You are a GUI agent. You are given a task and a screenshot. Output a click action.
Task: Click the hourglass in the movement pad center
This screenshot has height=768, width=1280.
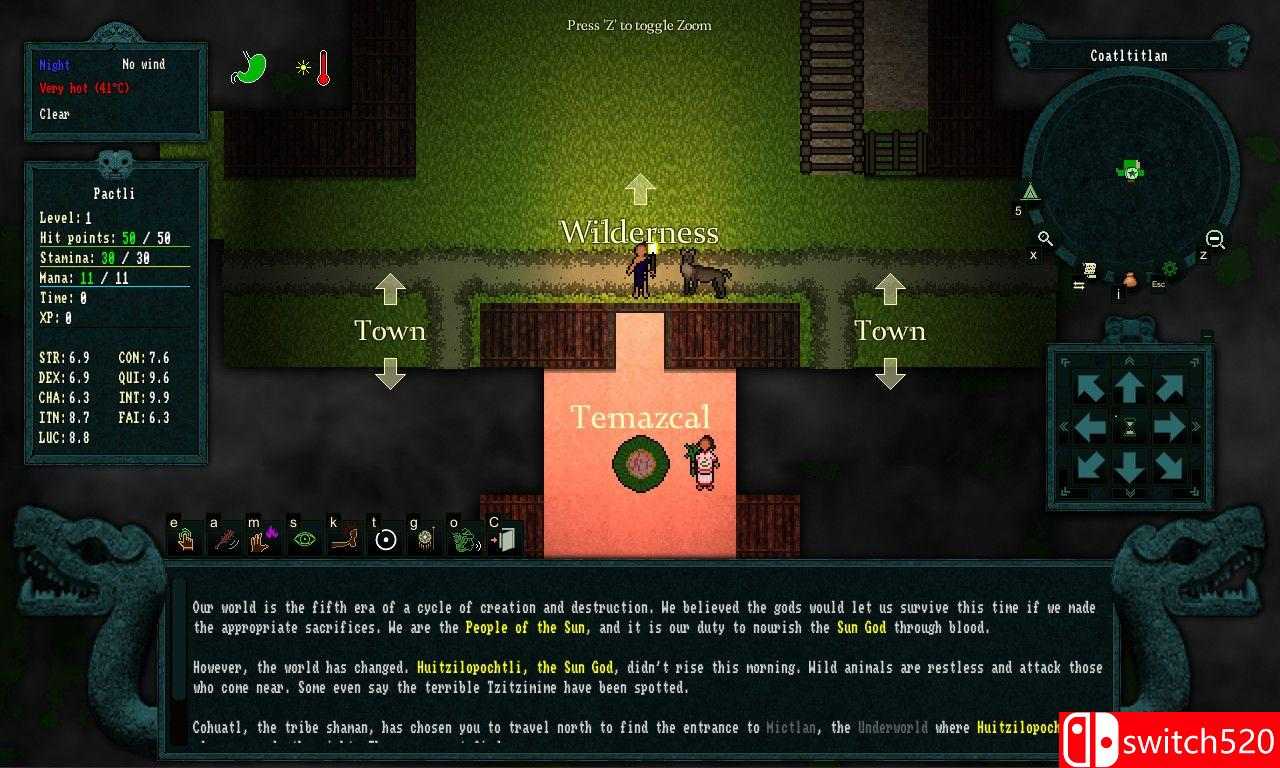pos(1130,426)
